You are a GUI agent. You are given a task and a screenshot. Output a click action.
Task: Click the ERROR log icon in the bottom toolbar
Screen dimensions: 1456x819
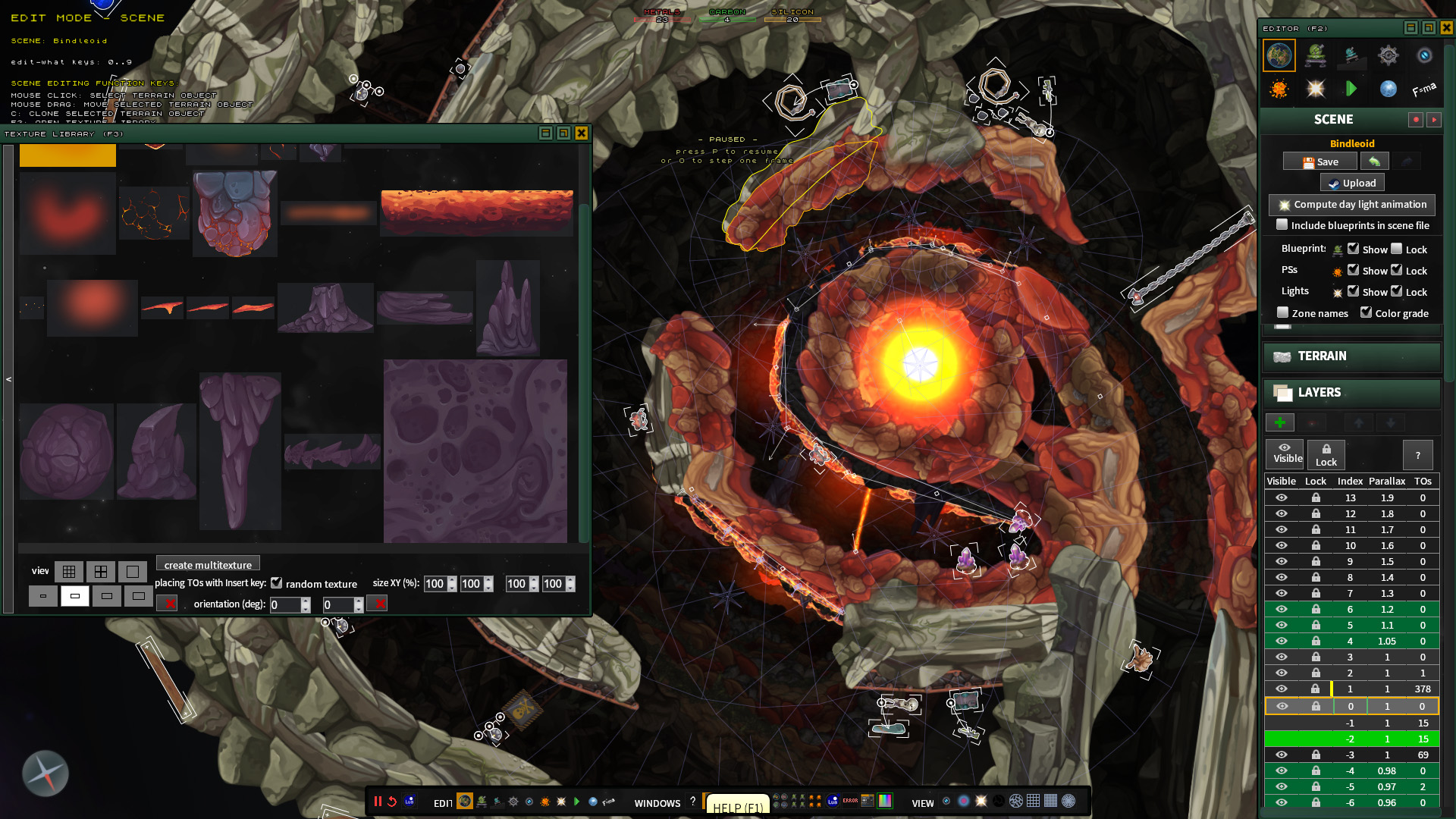point(849,801)
